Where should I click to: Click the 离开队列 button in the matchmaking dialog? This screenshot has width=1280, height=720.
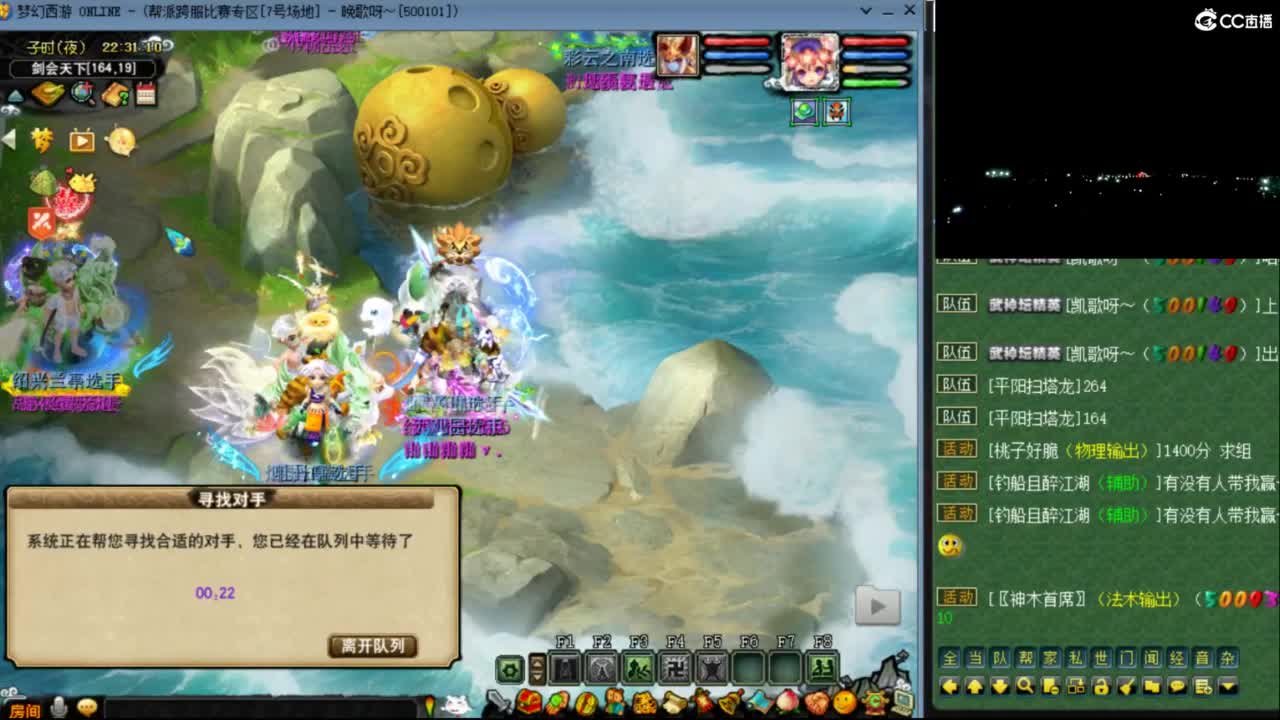374,648
